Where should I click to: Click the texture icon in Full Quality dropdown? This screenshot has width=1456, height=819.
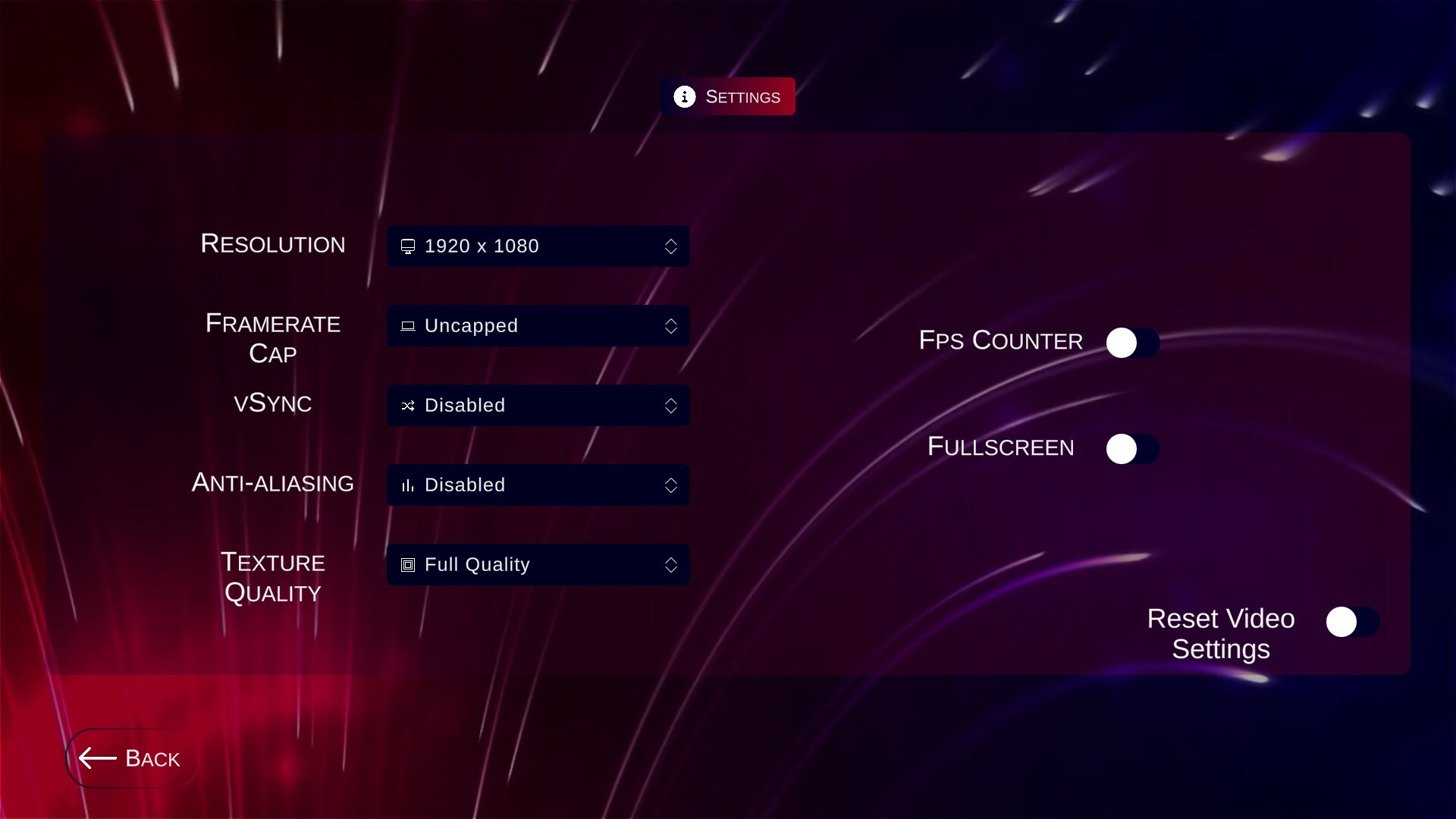(x=406, y=564)
